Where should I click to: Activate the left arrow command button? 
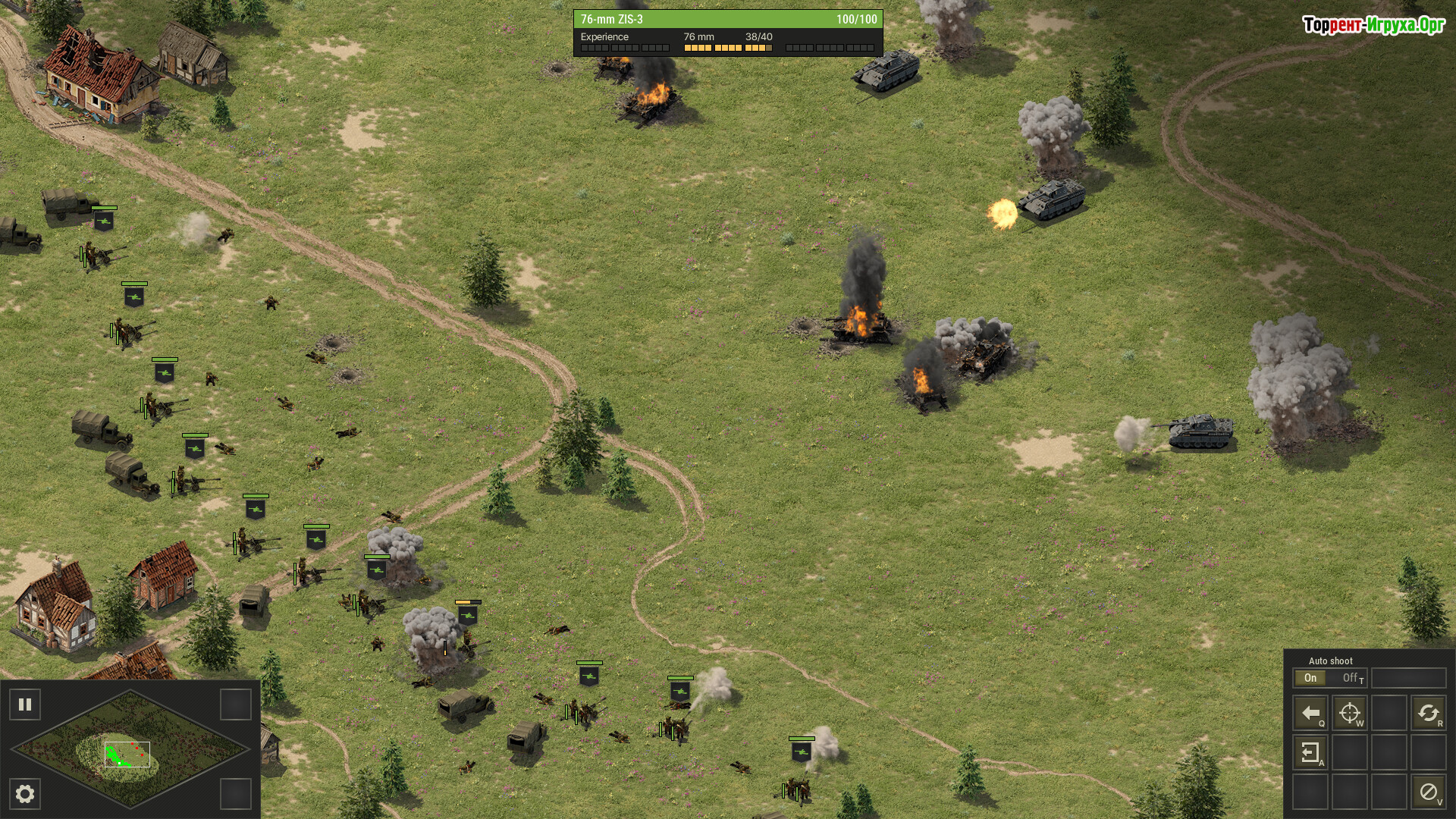tap(1310, 713)
